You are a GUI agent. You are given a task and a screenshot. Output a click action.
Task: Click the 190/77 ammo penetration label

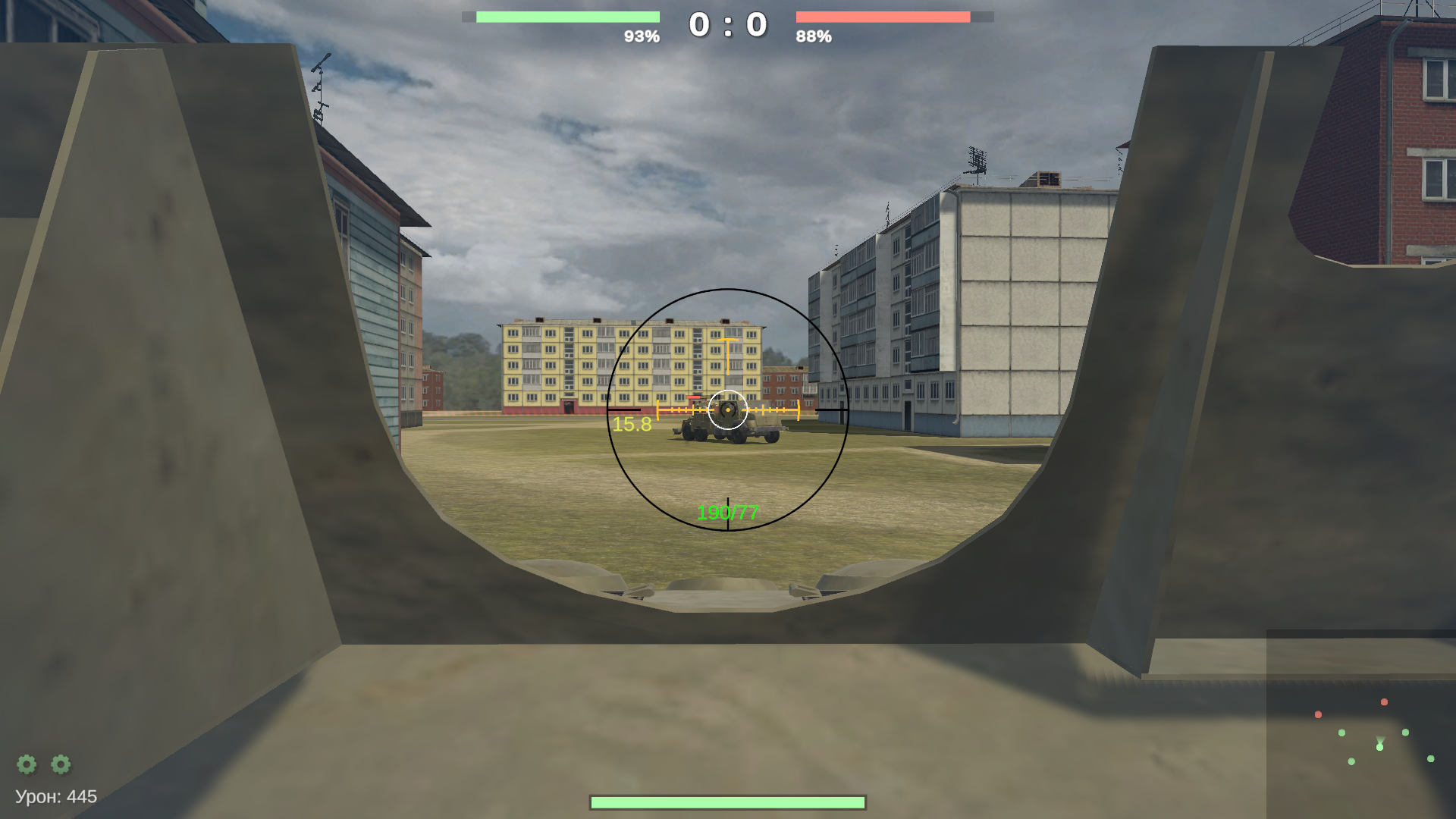(728, 513)
